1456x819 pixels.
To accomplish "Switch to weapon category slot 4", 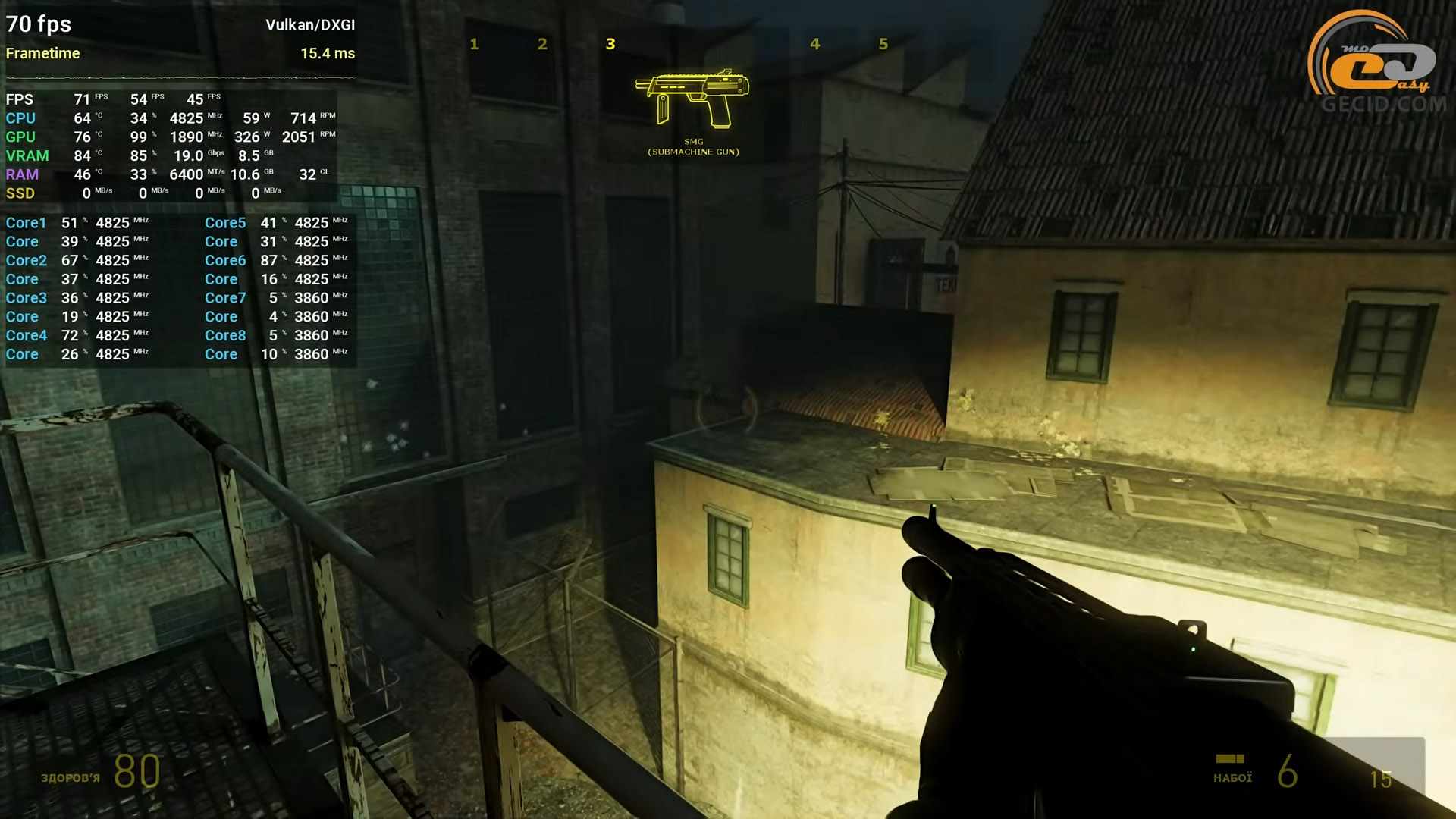I will coord(815,44).
